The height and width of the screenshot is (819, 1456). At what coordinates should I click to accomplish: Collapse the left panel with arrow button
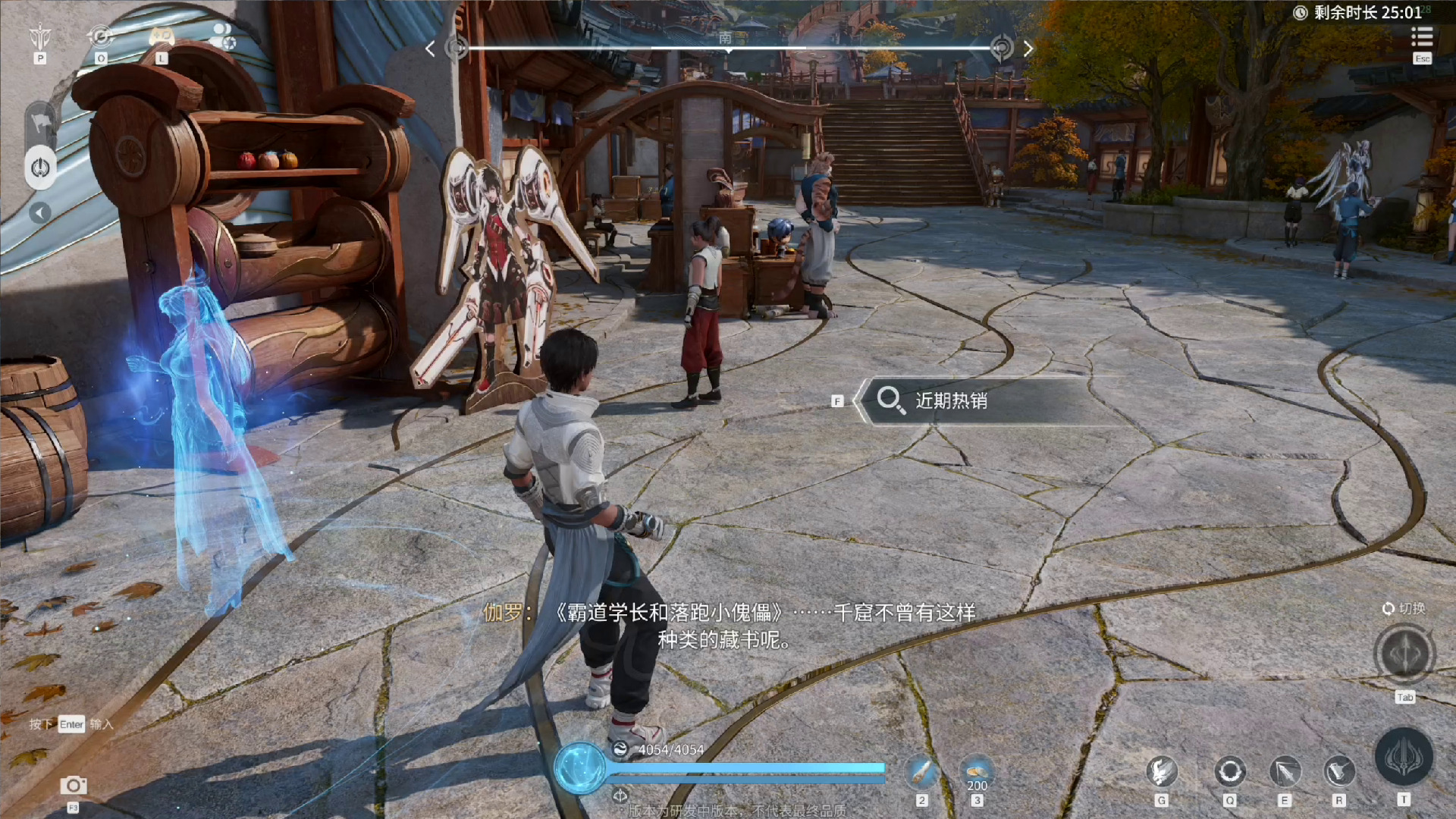40,213
